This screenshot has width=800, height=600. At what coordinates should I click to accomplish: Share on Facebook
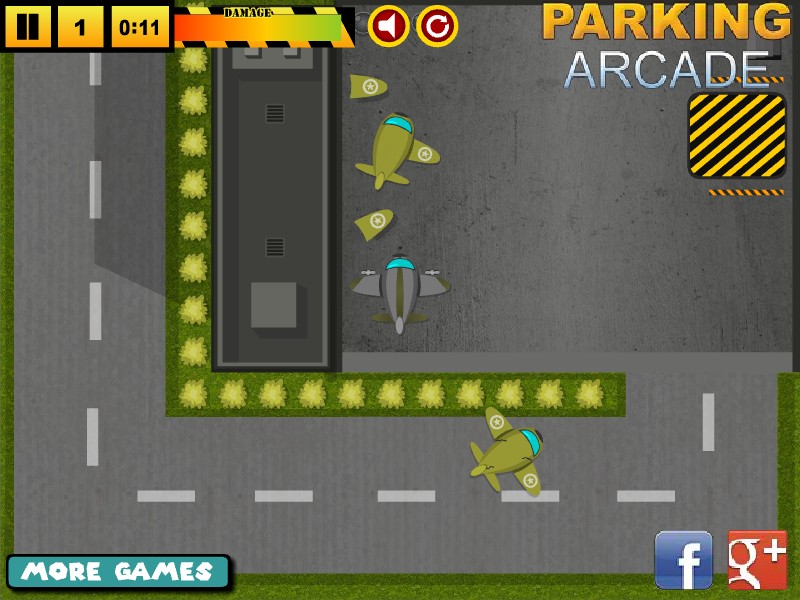click(683, 560)
